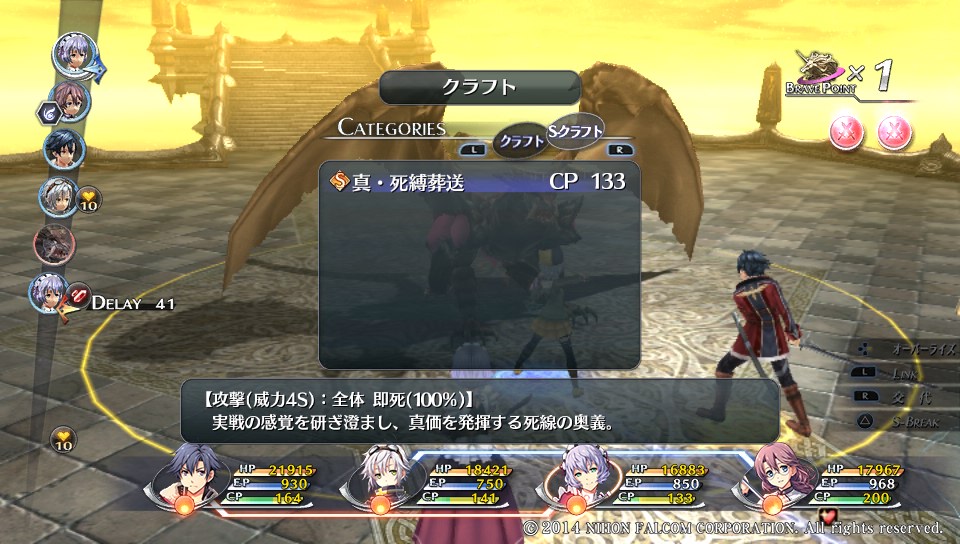
Task: Switch to the クラフト category tab
Action: [519, 140]
